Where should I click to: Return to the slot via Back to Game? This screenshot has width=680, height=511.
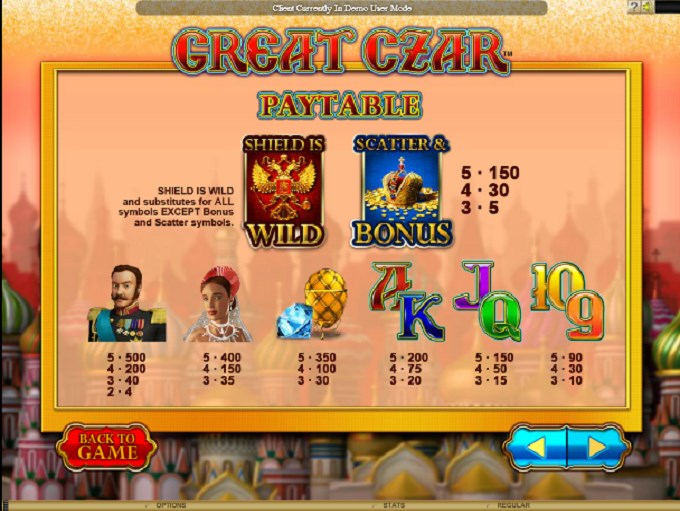pyautogui.click(x=106, y=447)
